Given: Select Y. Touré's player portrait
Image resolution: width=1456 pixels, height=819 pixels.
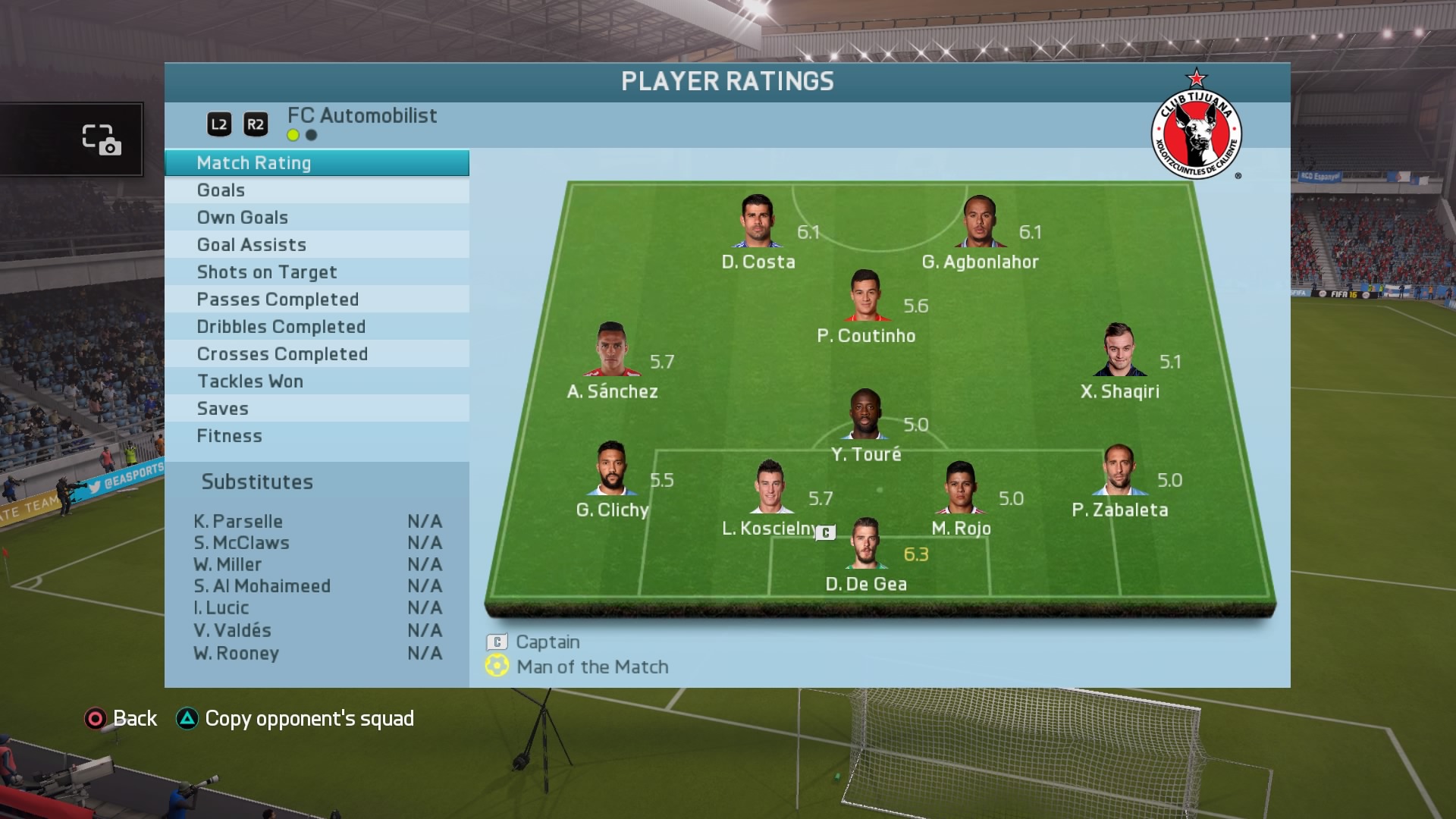Looking at the screenshot, I should (865, 415).
